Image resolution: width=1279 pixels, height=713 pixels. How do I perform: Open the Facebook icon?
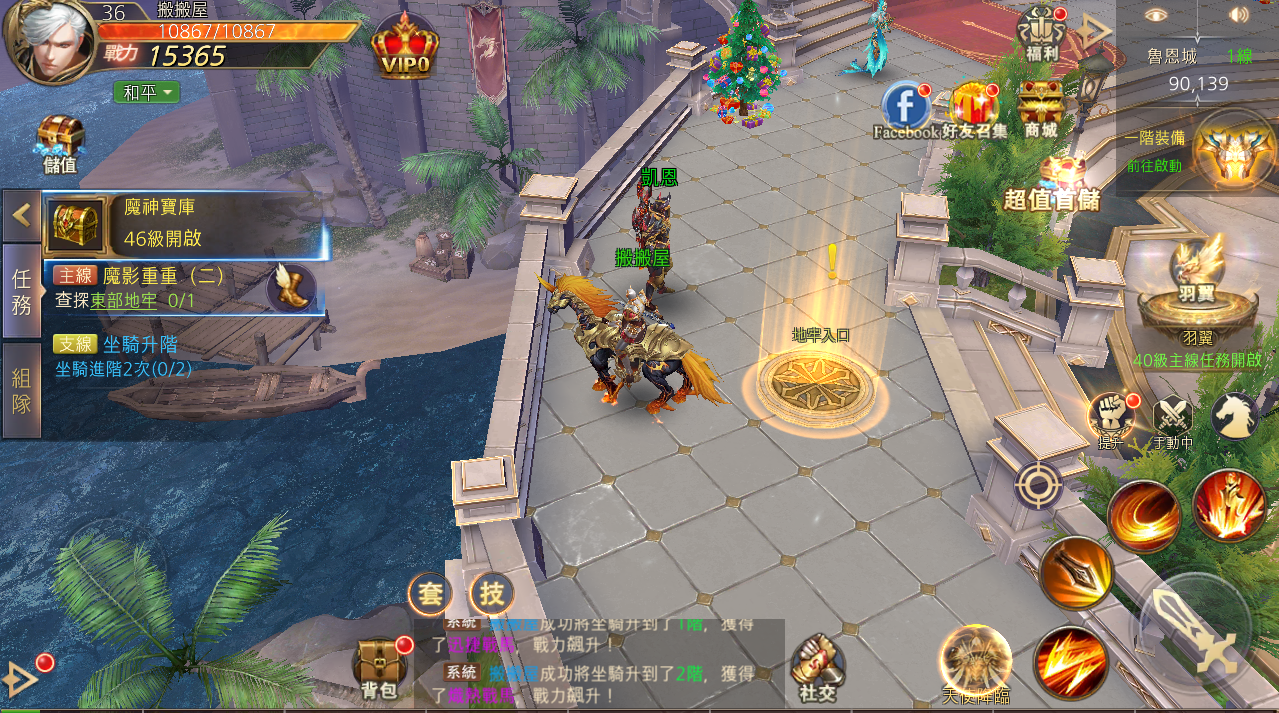coord(905,108)
